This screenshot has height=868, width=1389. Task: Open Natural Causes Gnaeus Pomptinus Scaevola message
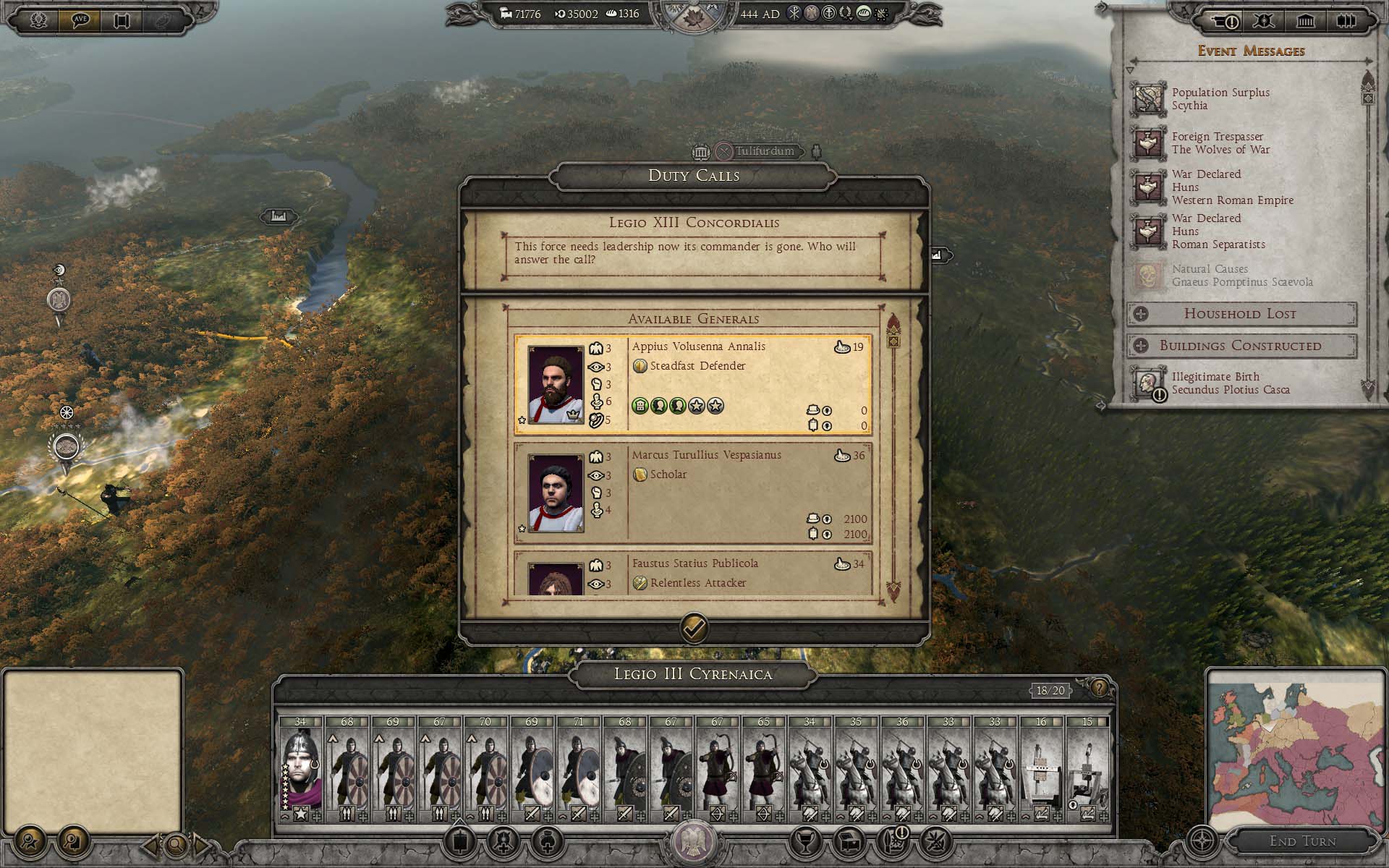(x=1241, y=276)
